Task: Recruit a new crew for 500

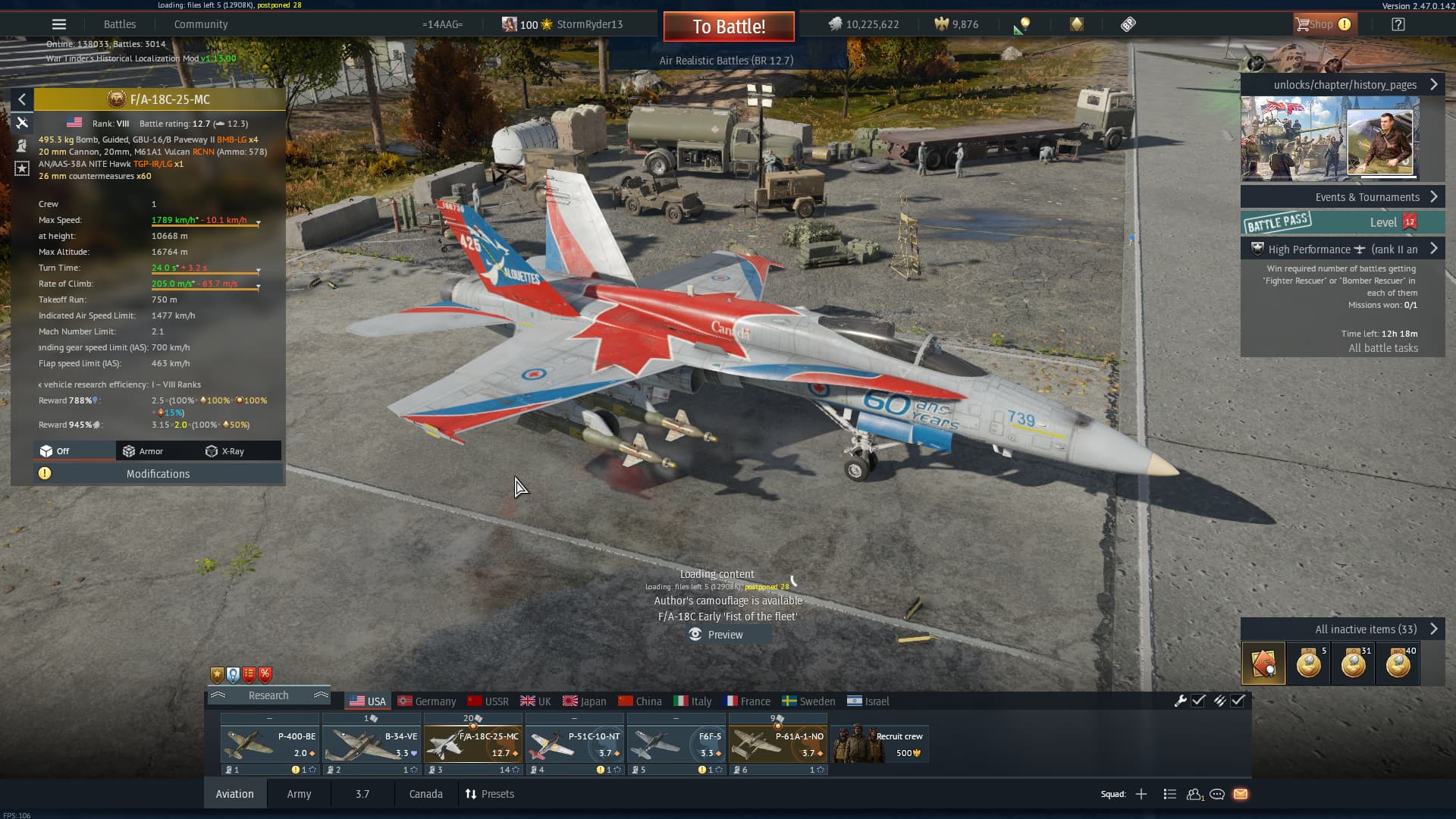Action: pos(880,744)
